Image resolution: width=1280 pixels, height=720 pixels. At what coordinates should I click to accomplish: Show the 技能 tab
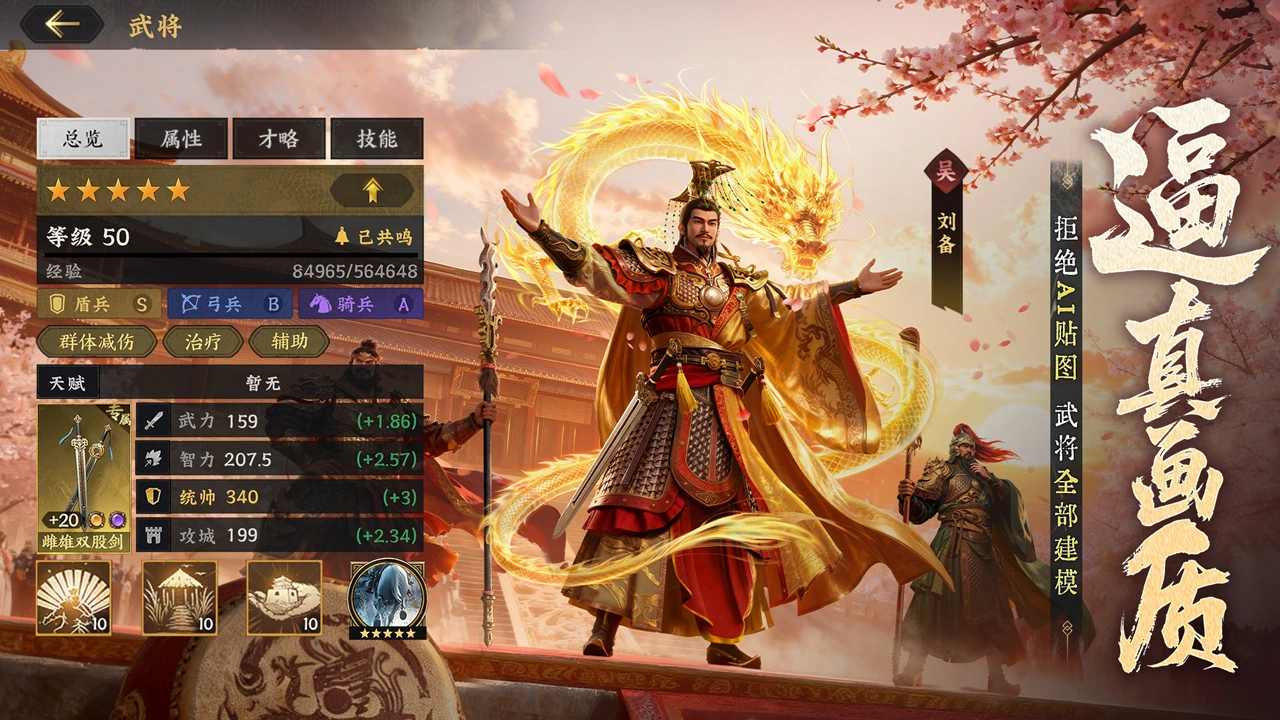(x=377, y=139)
